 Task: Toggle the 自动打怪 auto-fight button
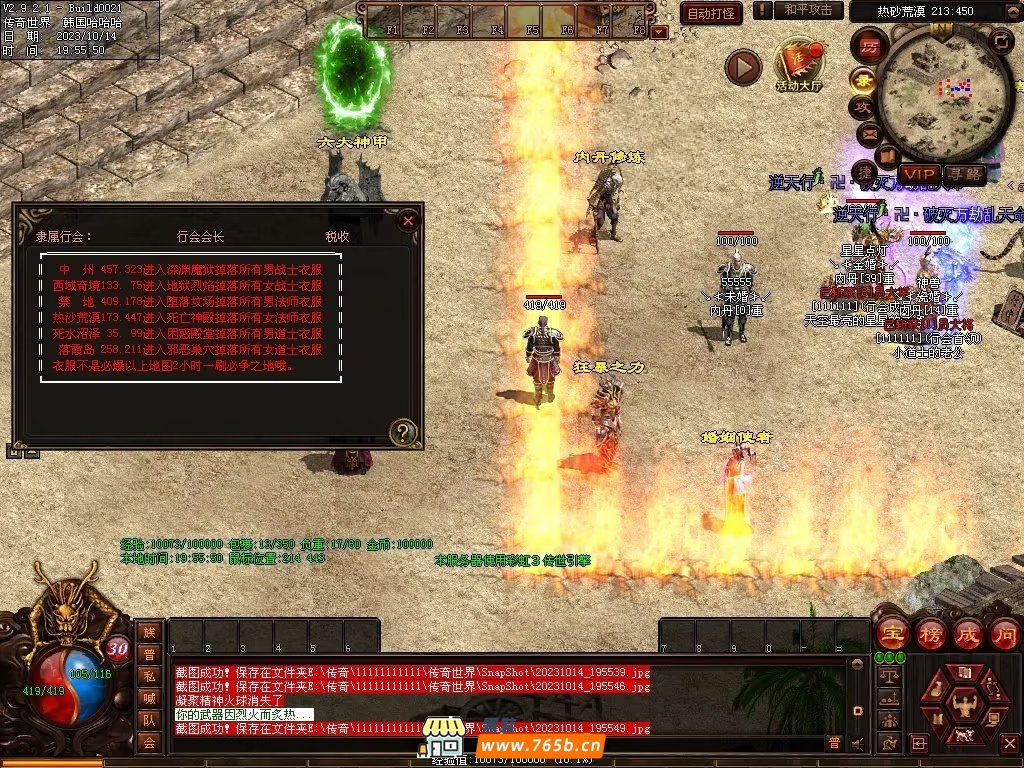click(x=711, y=13)
